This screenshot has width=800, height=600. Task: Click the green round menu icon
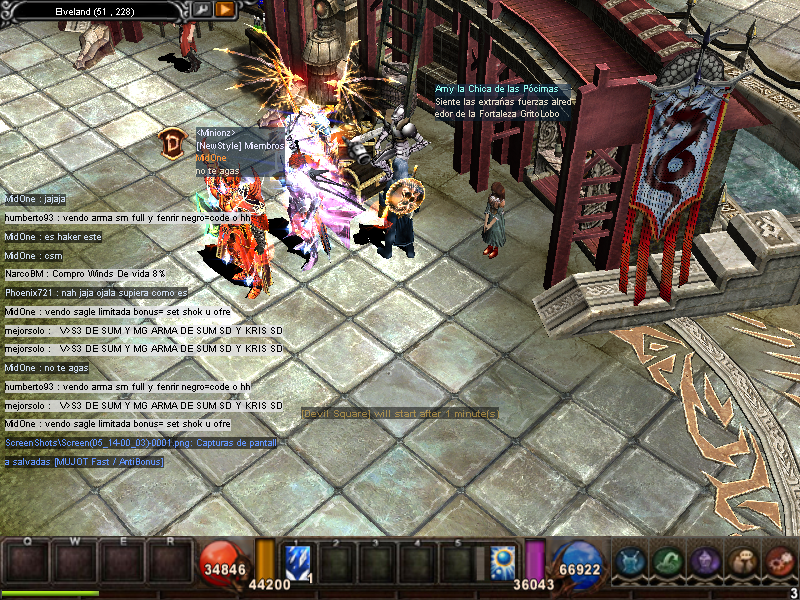click(x=667, y=562)
